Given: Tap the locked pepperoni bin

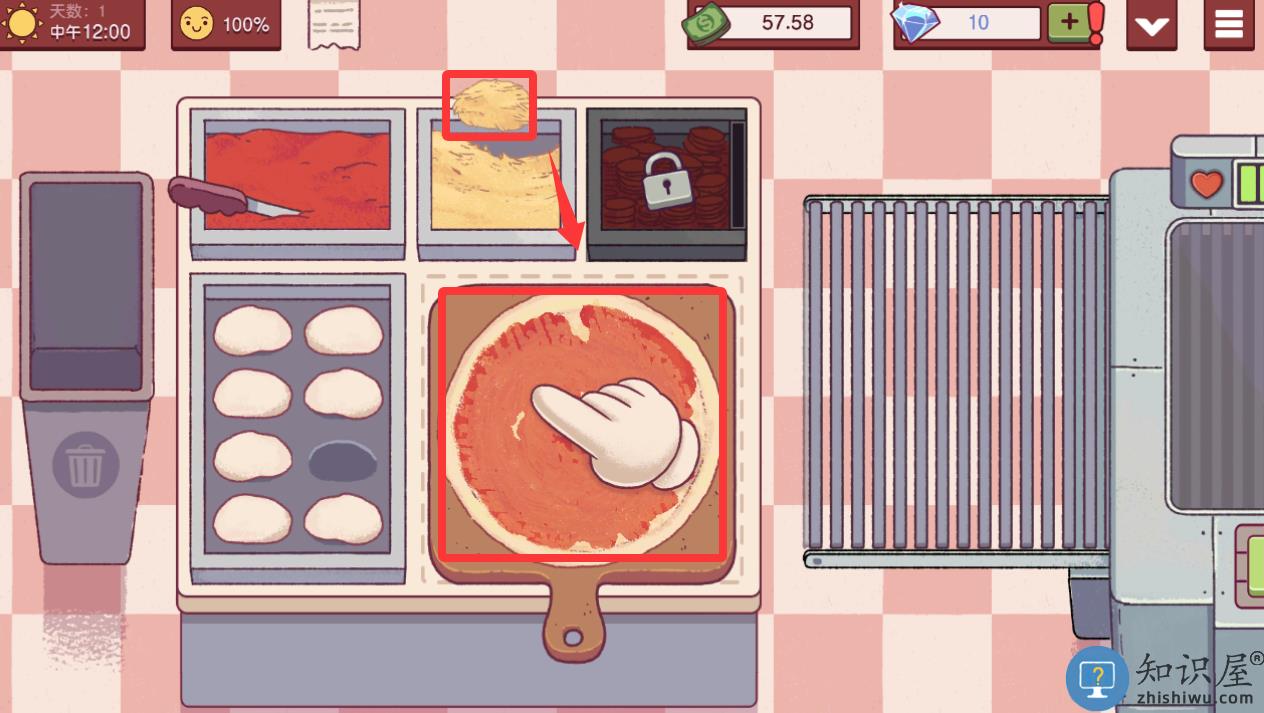Looking at the screenshot, I should pyautogui.click(x=665, y=180).
